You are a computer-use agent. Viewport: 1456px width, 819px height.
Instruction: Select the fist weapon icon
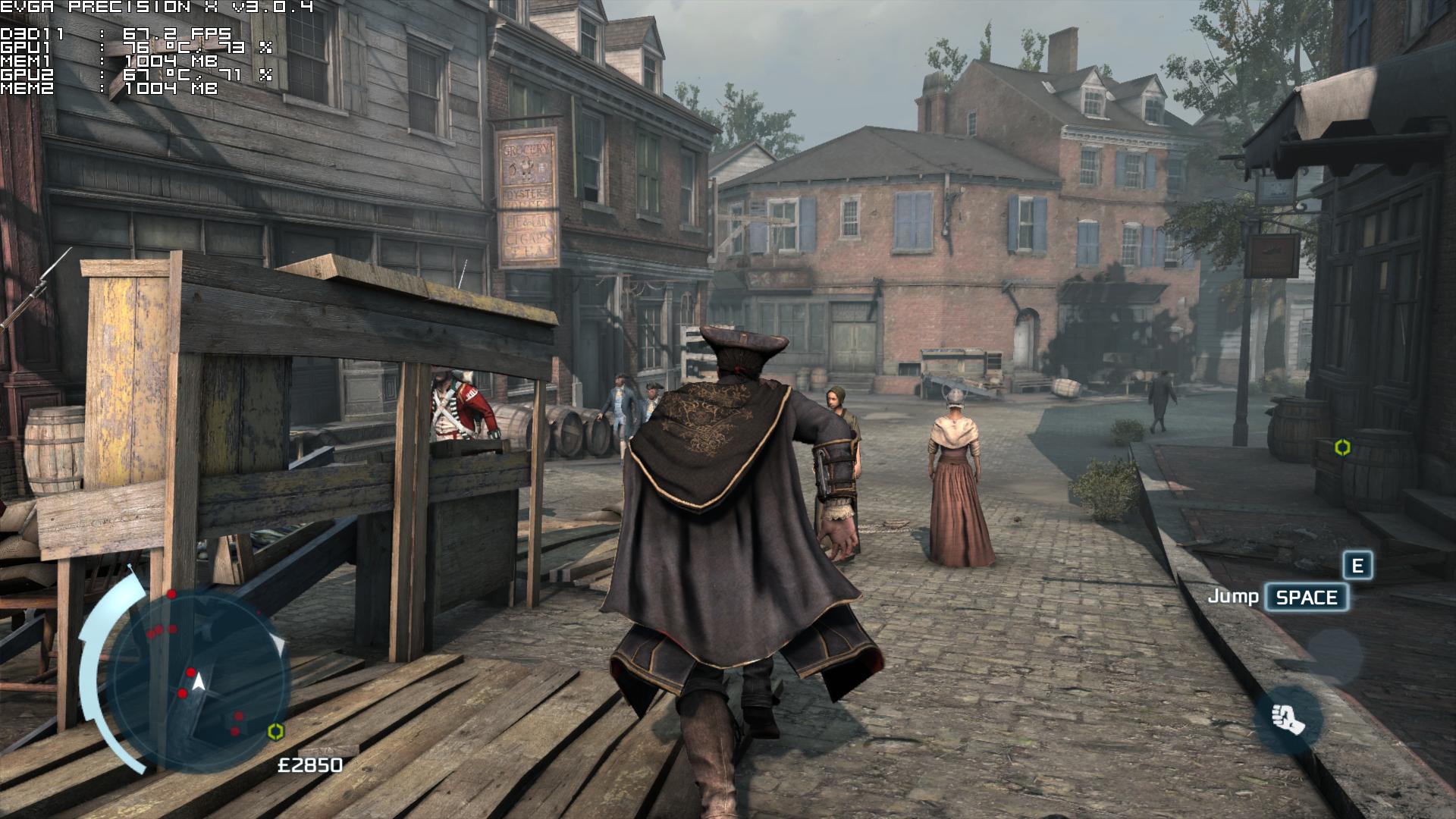click(x=1288, y=718)
